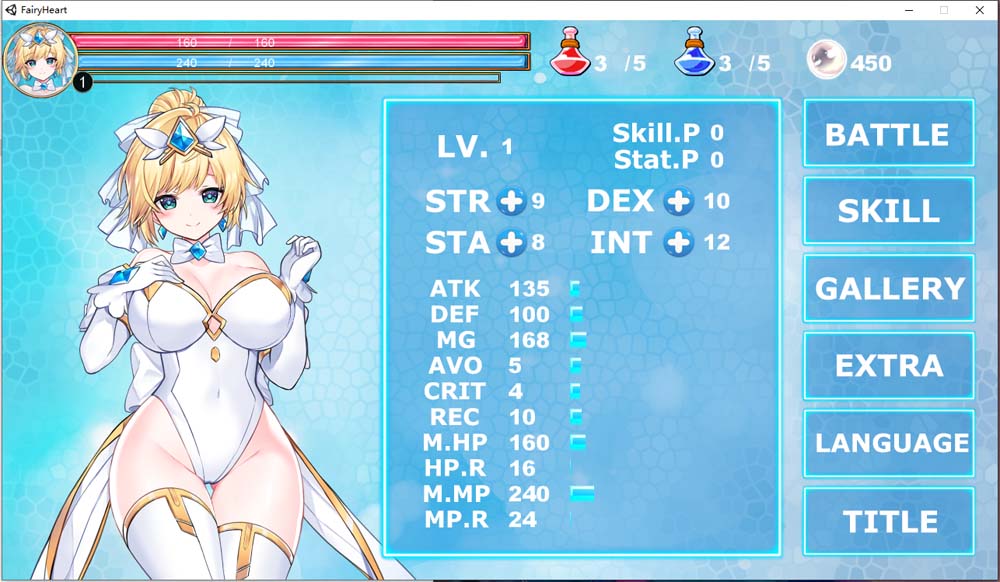The height and width of the screenshot is (582, 1000).
Task: Open the GALLERY menu
Action: [x=888, y=288]
